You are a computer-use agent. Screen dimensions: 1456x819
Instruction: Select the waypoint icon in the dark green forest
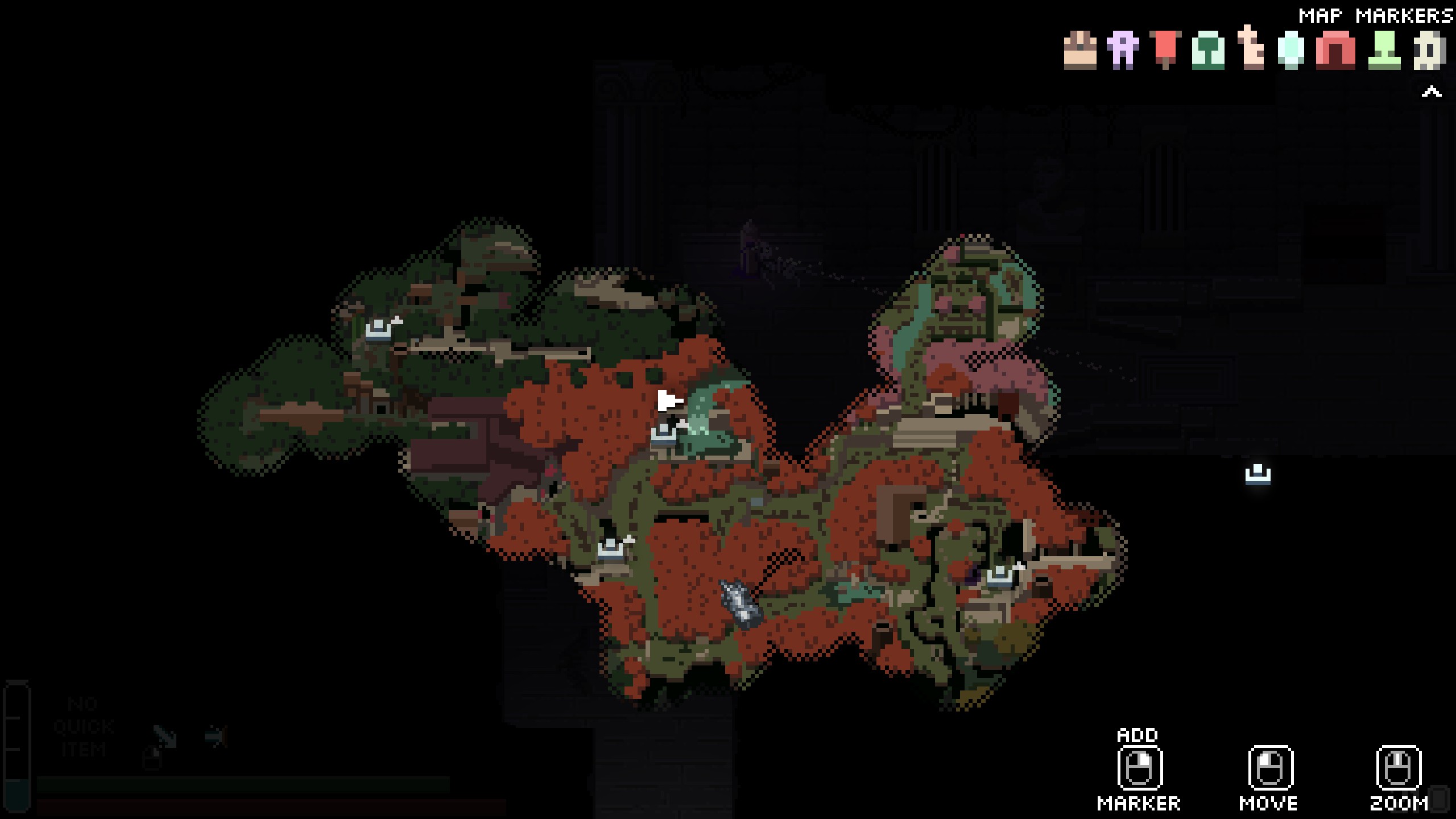378,329
